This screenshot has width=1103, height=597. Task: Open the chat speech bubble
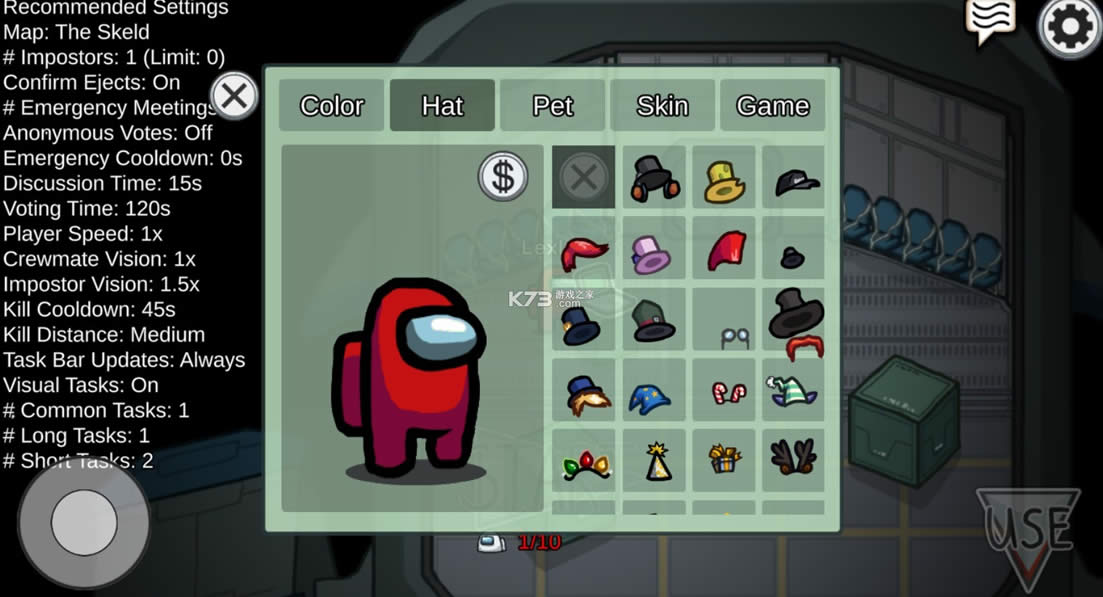pyautogui.click(x=990, y=20)
